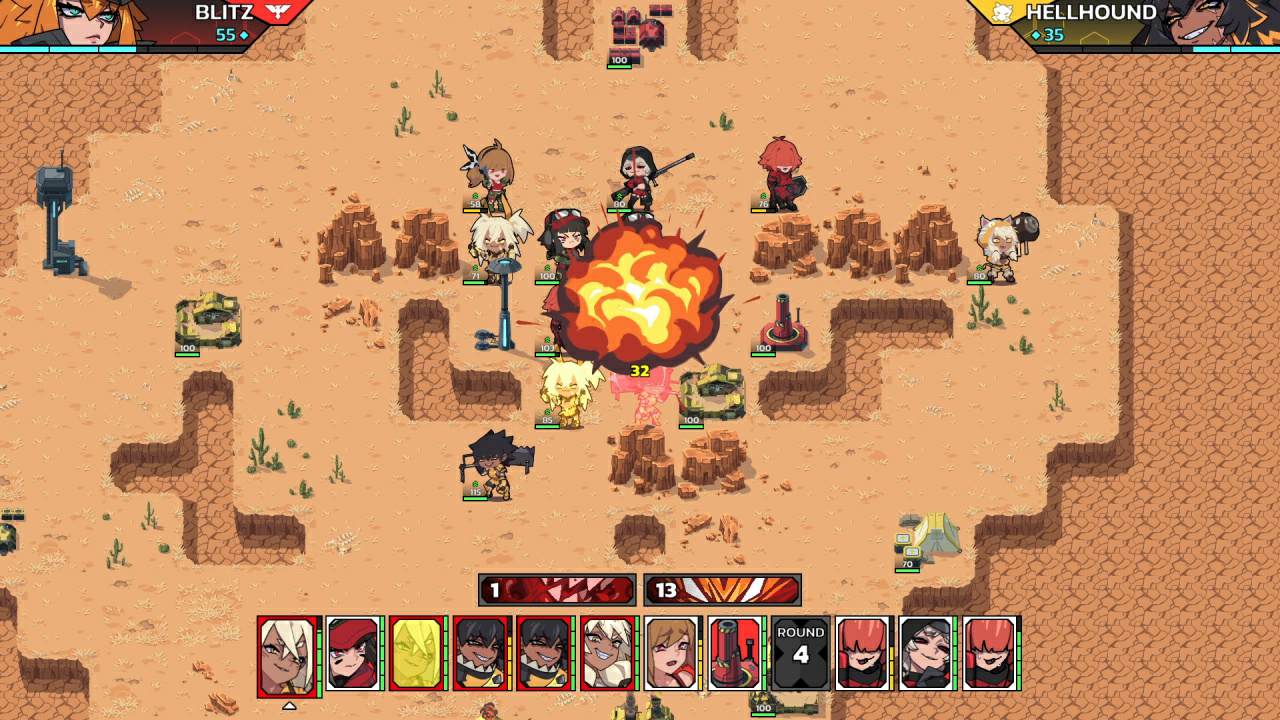The width and height of the screenshot is (1280, 720).
Task: Pick the brown-haired girl turn order portrait
Action: 672,654
